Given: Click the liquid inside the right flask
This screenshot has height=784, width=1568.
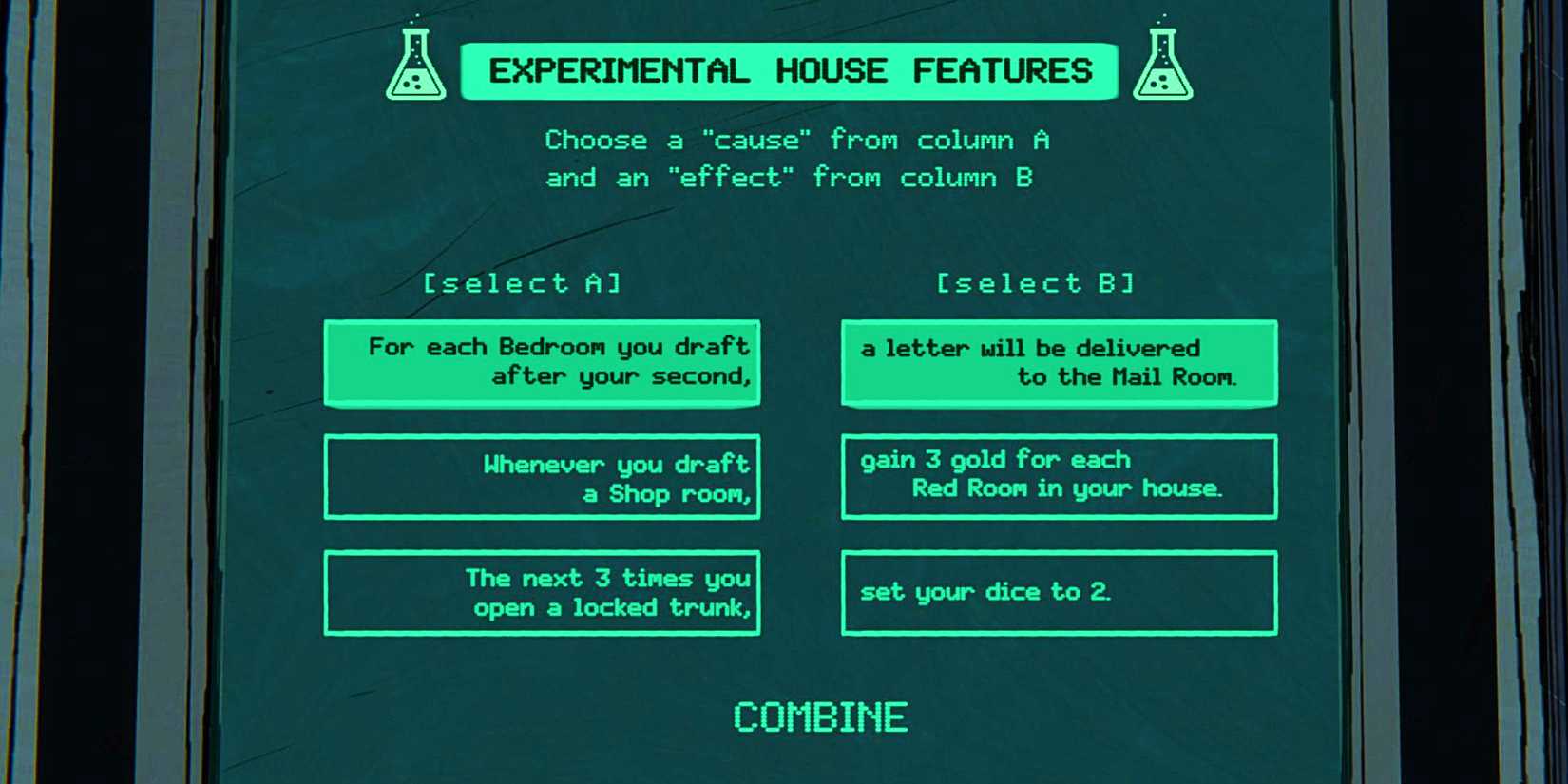Looking at the screenshot, I should pos(1163,84).
